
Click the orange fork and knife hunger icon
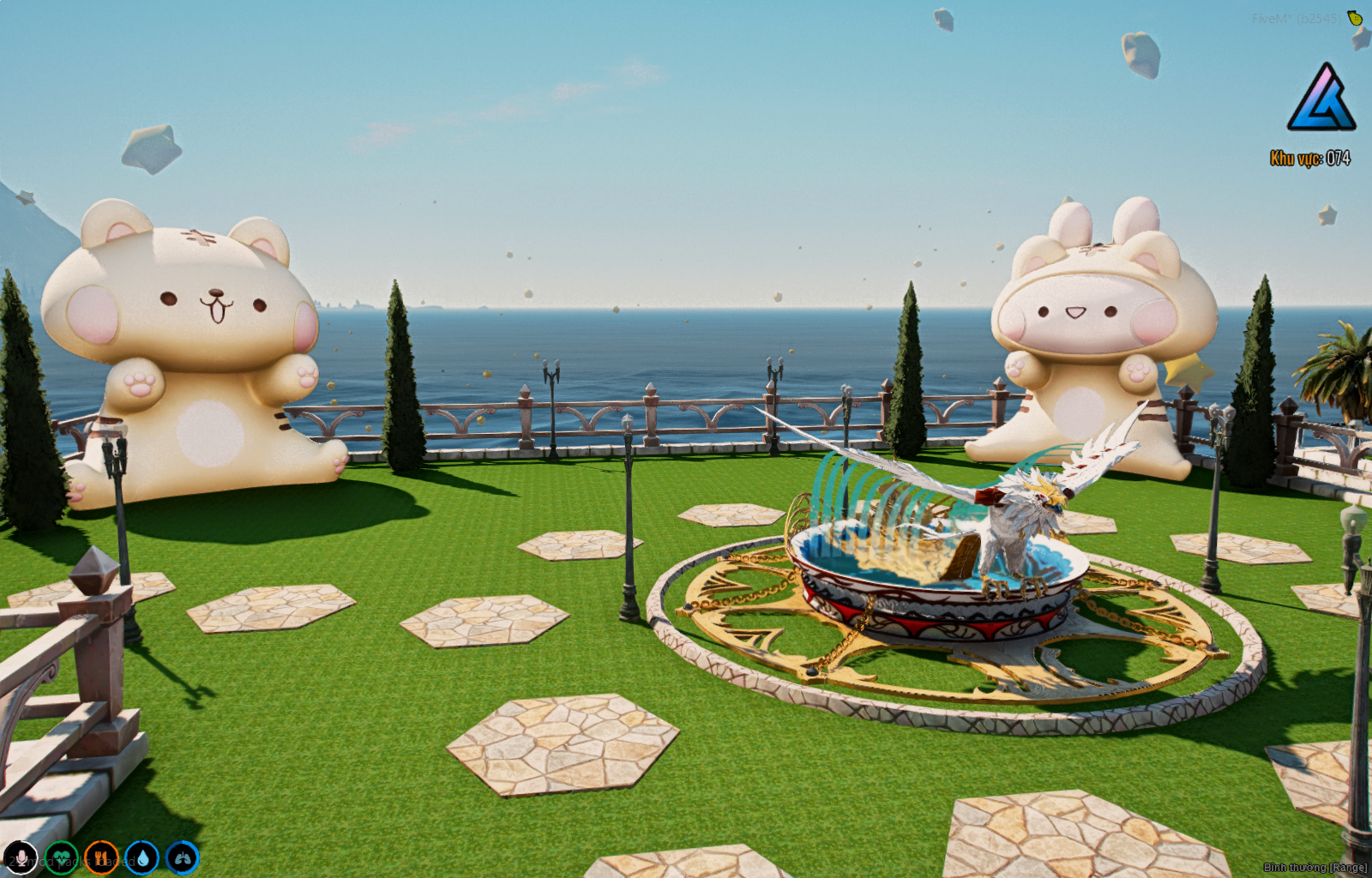[101, 857]
